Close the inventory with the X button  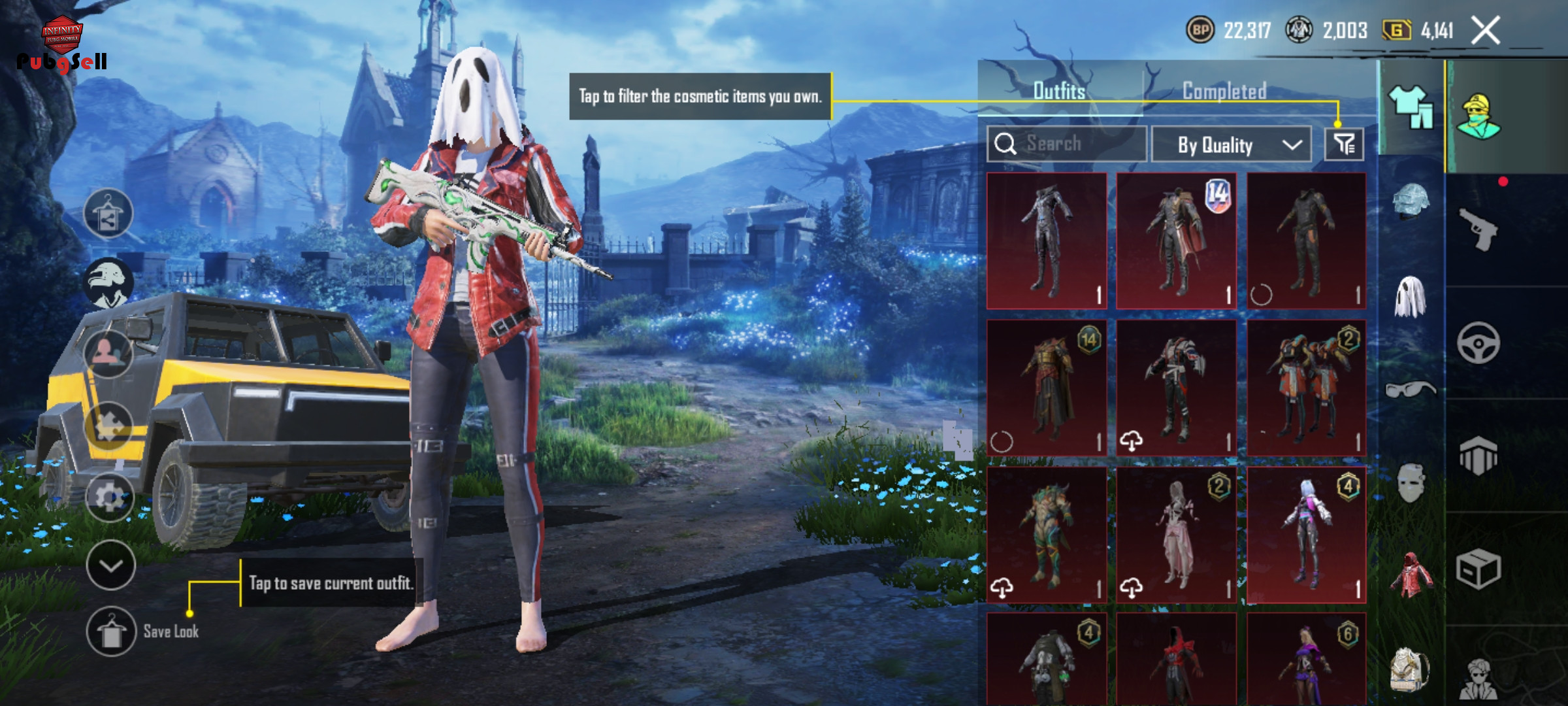pos(1485,30)
